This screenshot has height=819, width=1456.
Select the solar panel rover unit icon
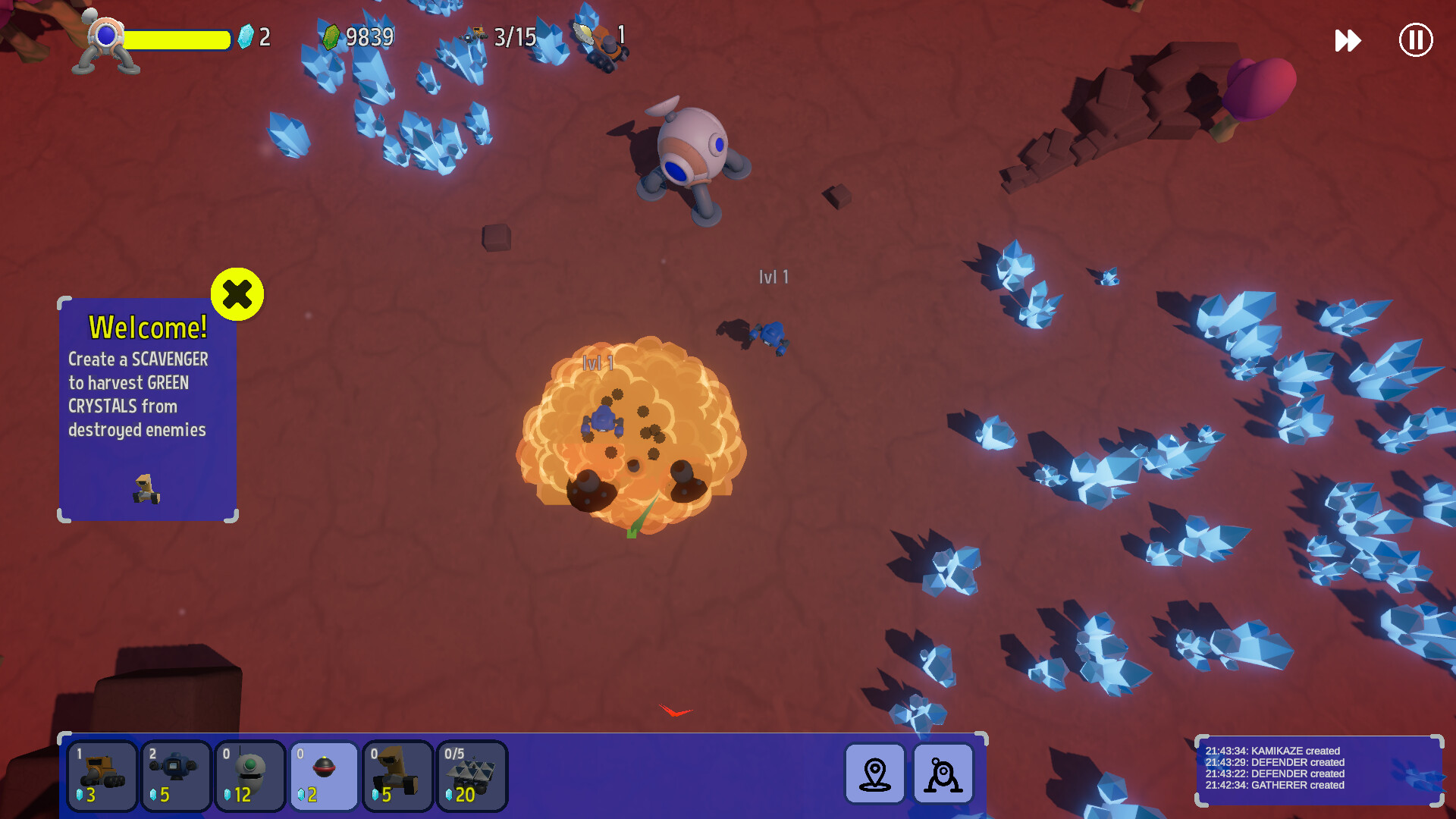(472, 776)
